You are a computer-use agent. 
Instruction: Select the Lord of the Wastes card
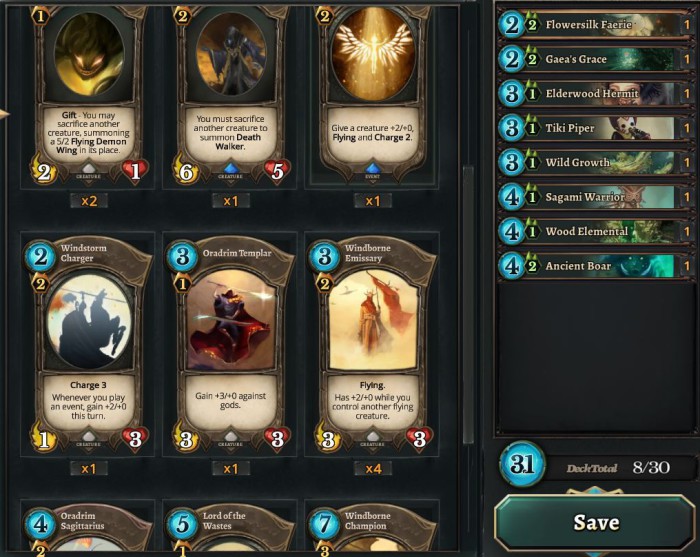click(229, 530)
